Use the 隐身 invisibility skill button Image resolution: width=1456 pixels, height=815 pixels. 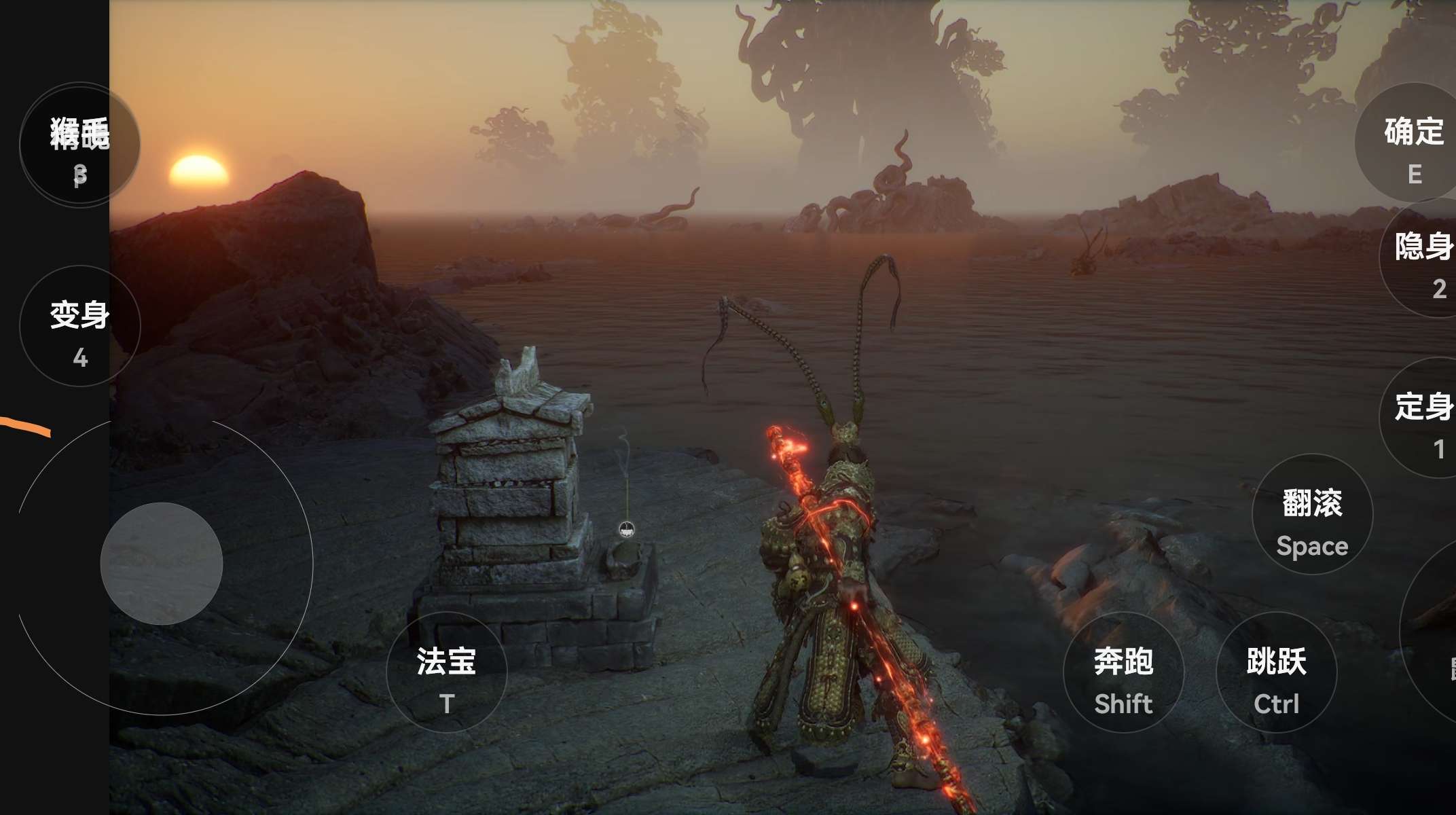pyautogui.click(x=1423, y=258)
